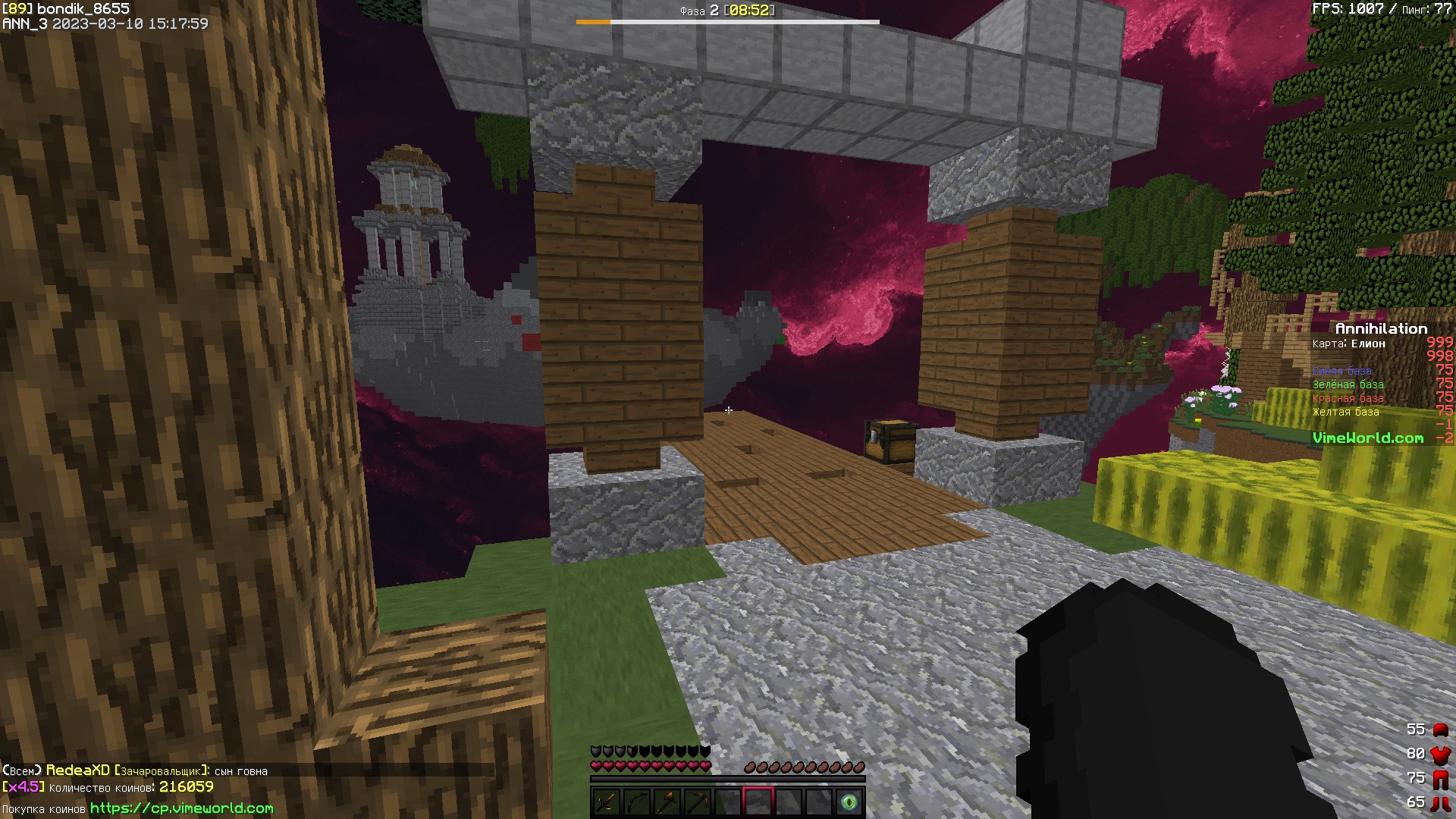This screenshot has height=819, width=1456.
Task: Open the cp.vimeworld.com link in chat
Action: click(181, 808)
